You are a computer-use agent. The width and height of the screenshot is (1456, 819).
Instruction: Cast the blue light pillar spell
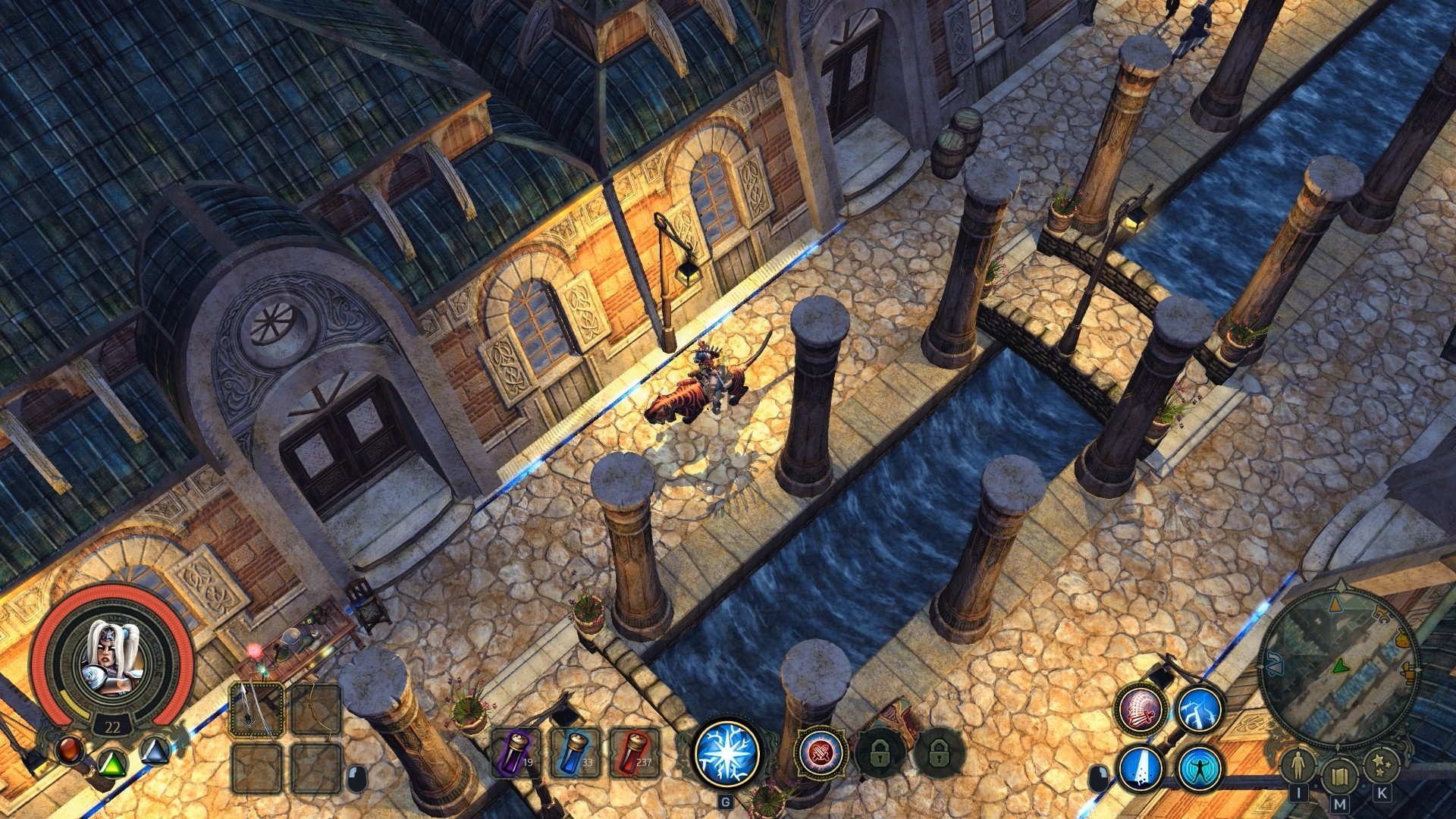1141,767
